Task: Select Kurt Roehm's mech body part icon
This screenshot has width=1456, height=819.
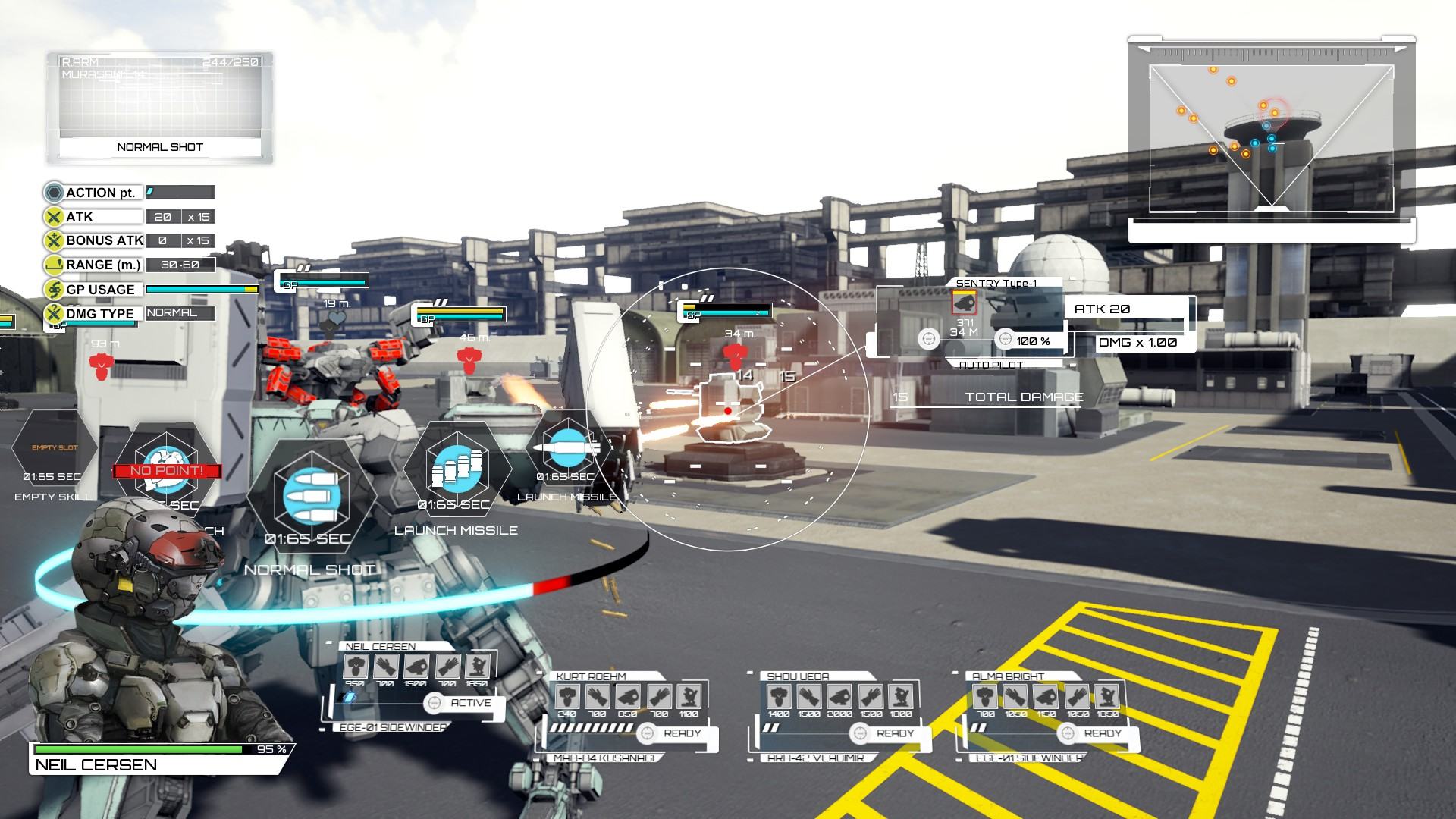Action: coord(568,696)
